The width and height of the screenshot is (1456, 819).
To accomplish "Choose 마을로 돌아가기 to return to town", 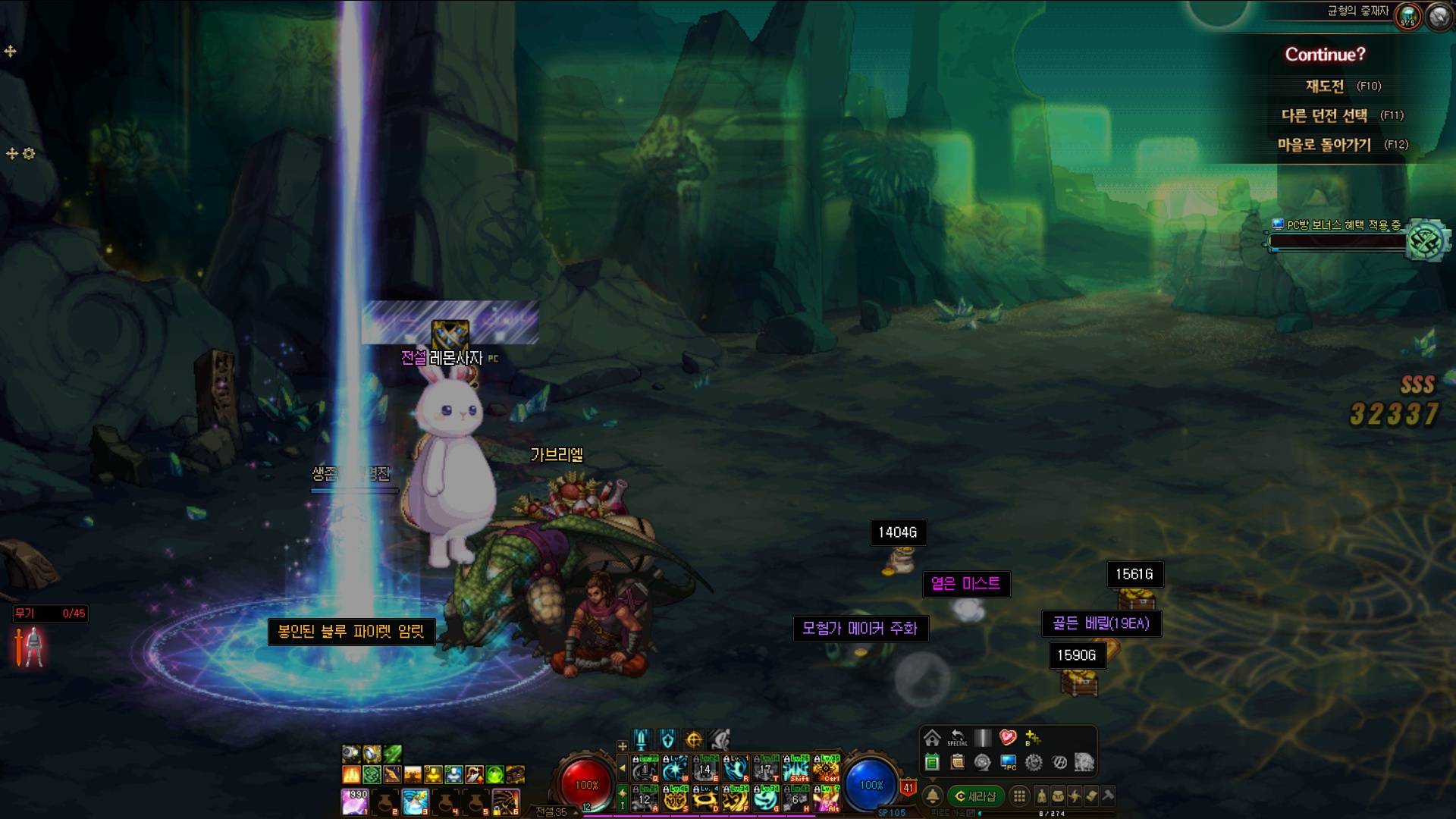I will click(x=1324, y=144).
